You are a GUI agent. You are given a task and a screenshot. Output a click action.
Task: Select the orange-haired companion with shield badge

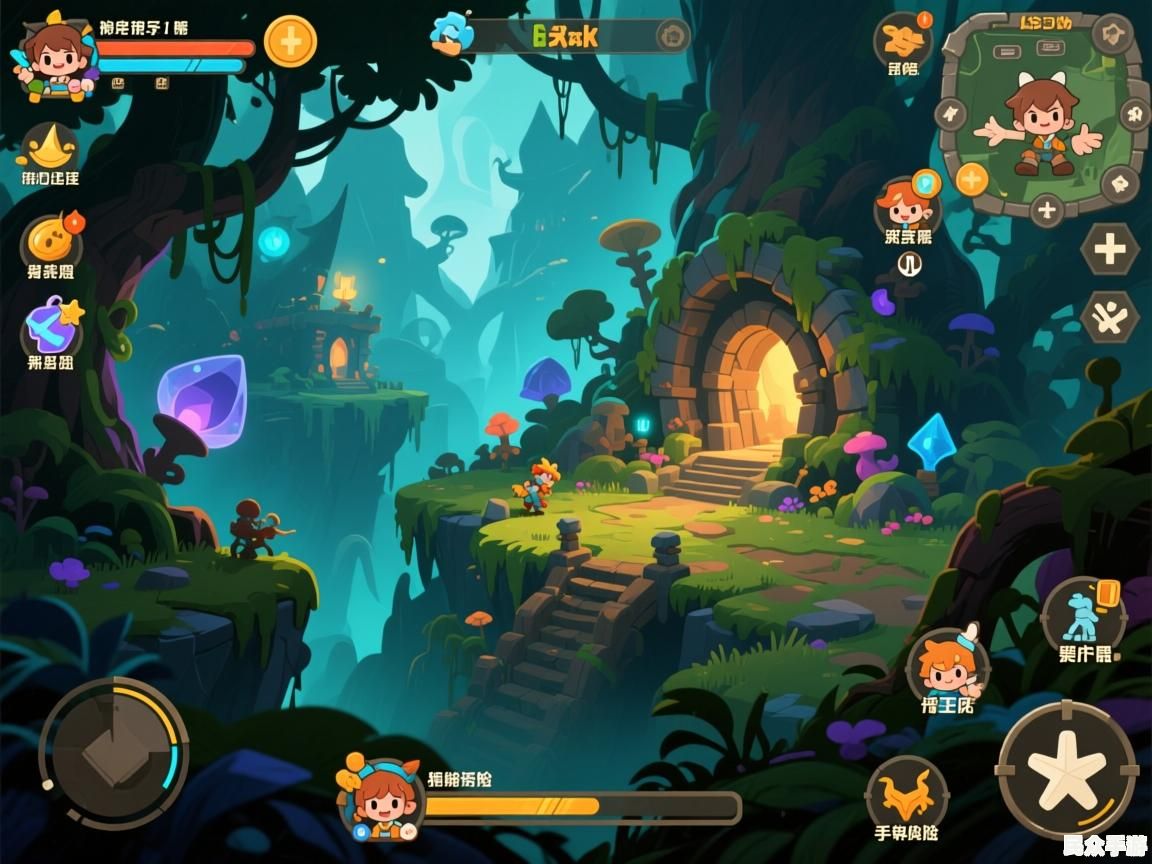click(x=907, y=207)
